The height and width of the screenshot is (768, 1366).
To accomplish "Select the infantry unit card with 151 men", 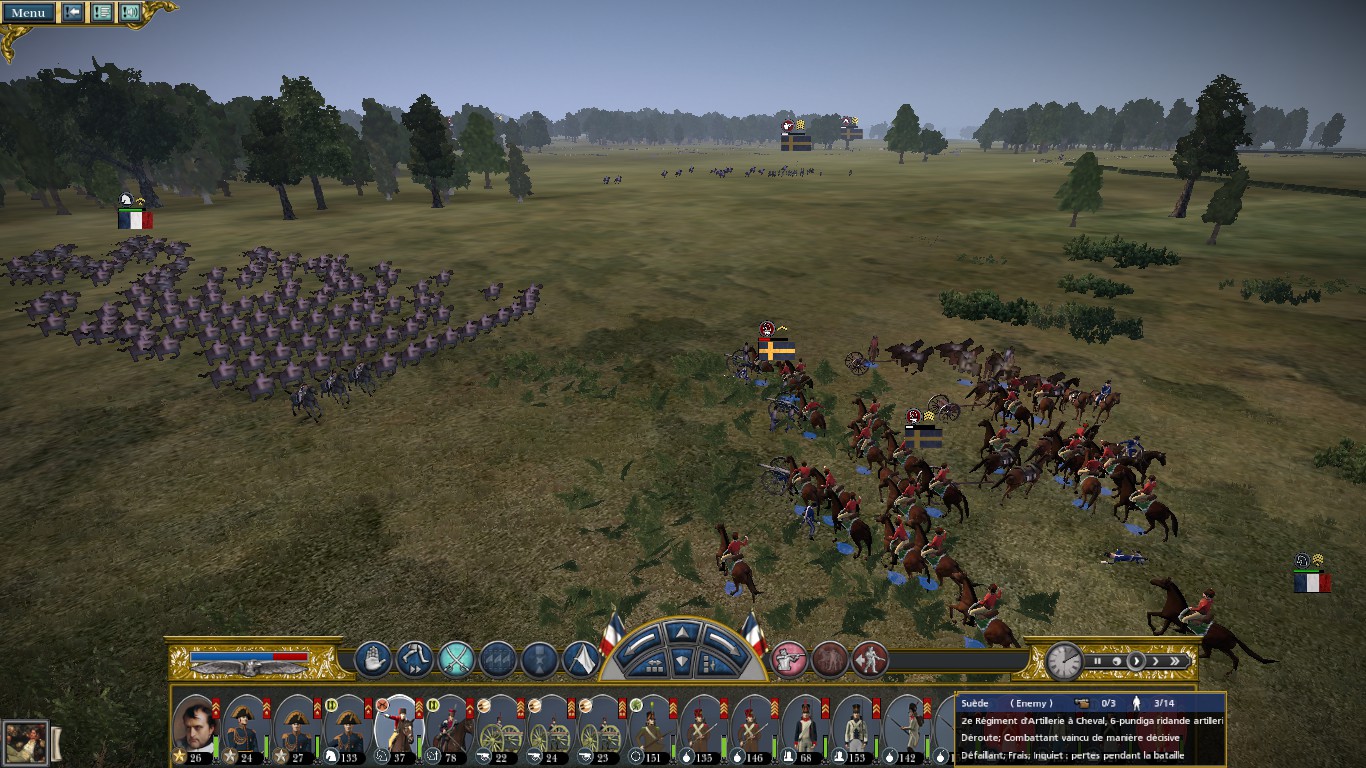I will (652, 727).
